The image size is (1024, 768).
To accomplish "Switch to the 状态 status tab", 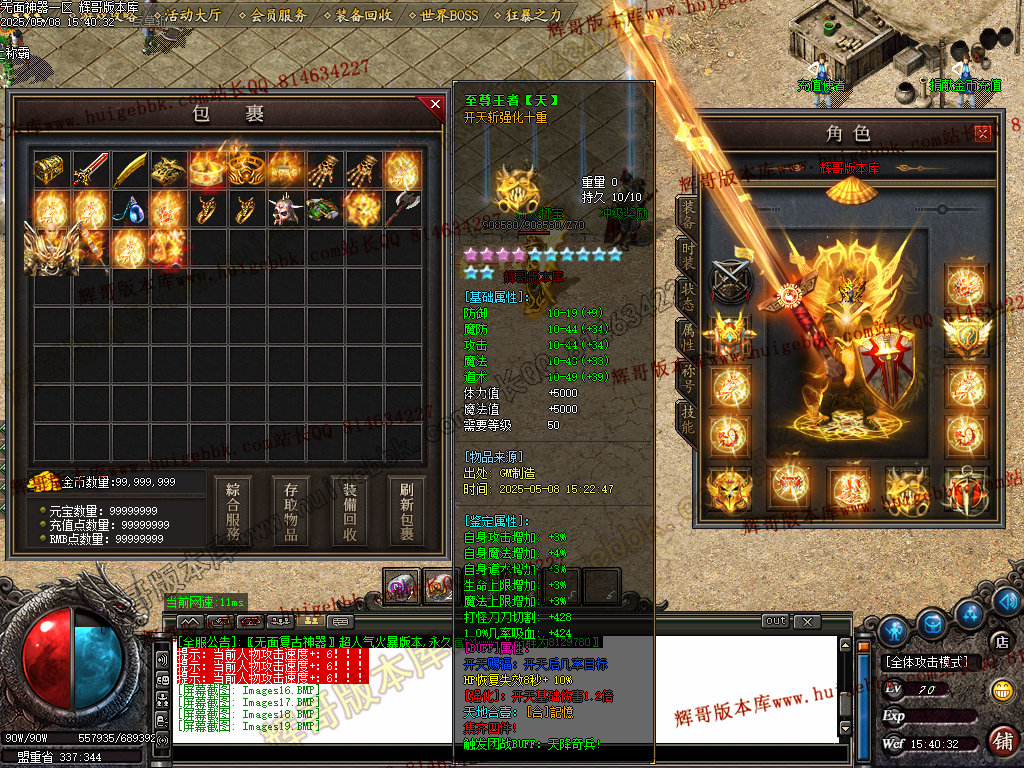I will click(x=688, y=296).
